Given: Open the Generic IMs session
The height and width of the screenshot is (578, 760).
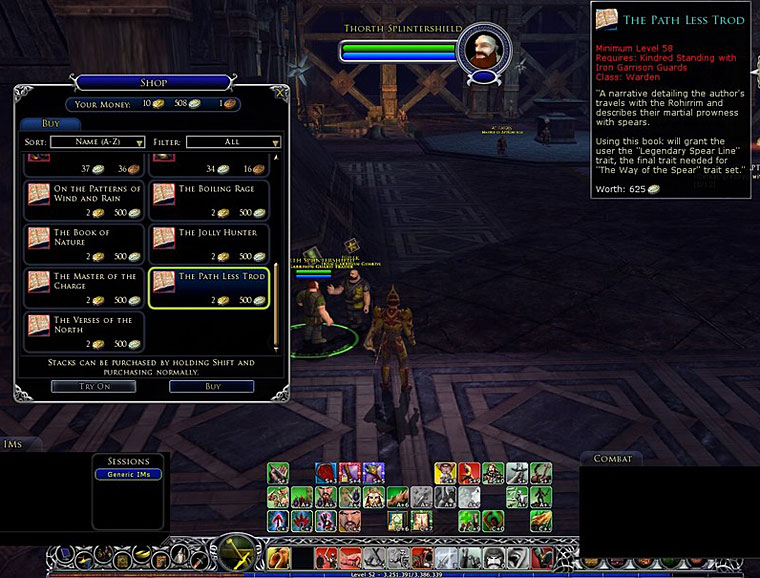Looking at the screenshot, I should click(x=128, y=474).
